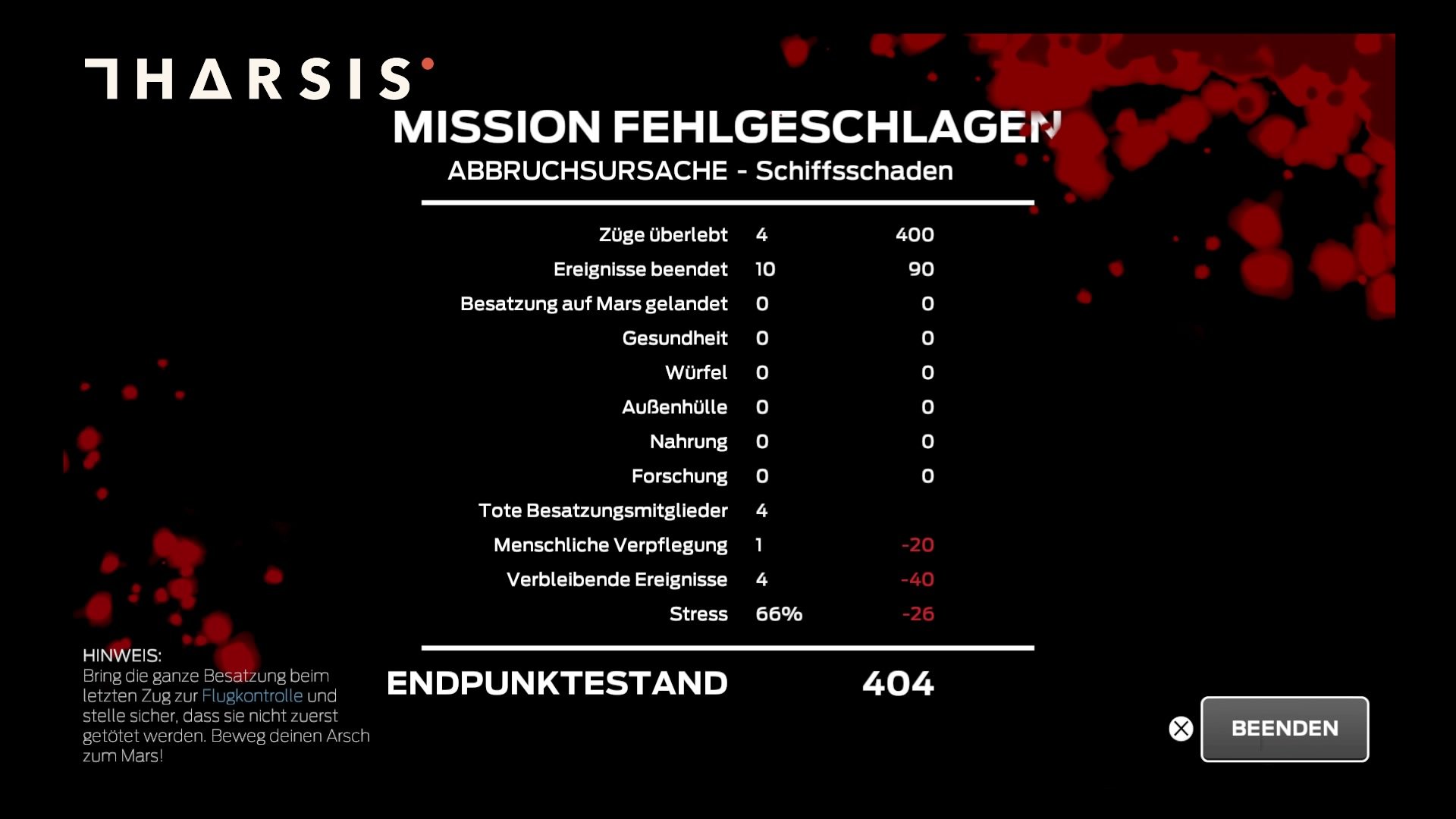Viewport: 1456px width, 819px height.
Task: Click the Nahrung stat label
Action: [x=689, y=441]
